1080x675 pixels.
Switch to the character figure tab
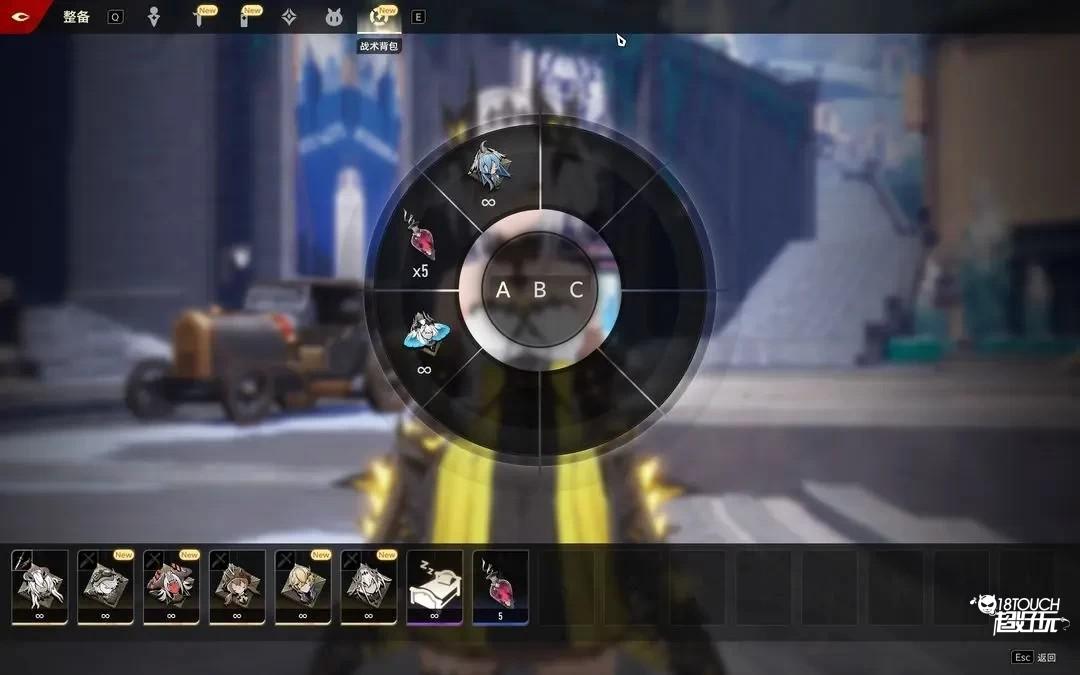153,17
